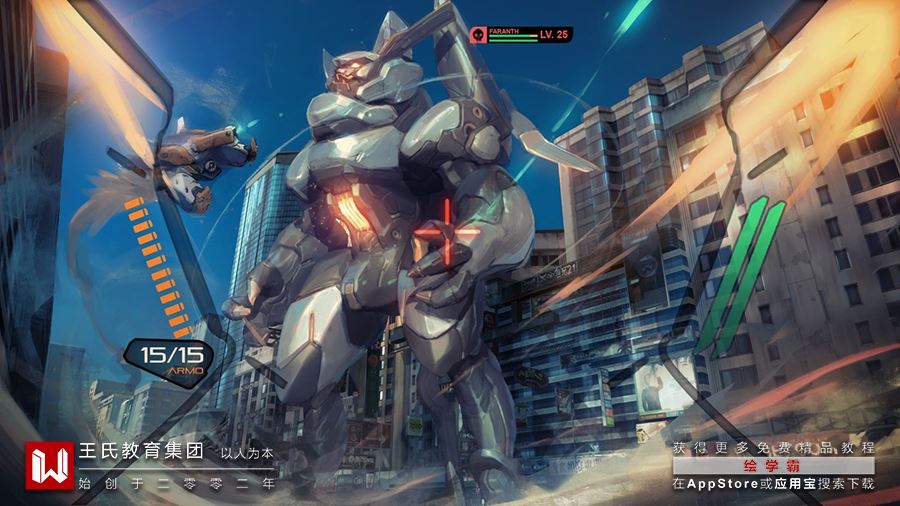The height and width of the screenshot is (506, 900).
Task: Open the 绘学霸 app banner
Action: tap(773, 466)
